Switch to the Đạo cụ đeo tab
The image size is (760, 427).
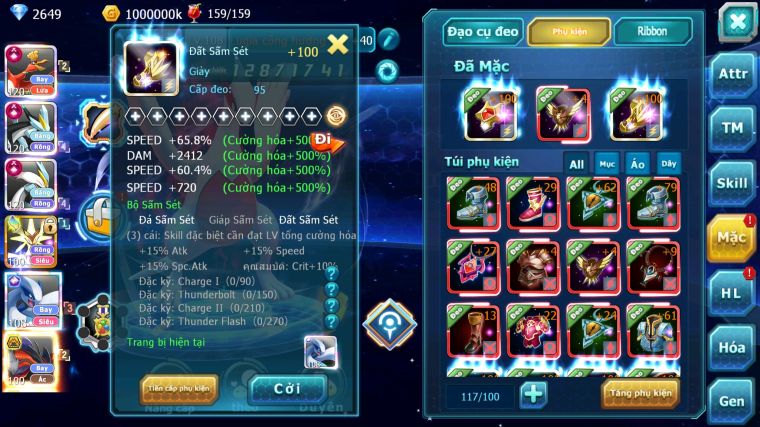click(x=483, y=32)
